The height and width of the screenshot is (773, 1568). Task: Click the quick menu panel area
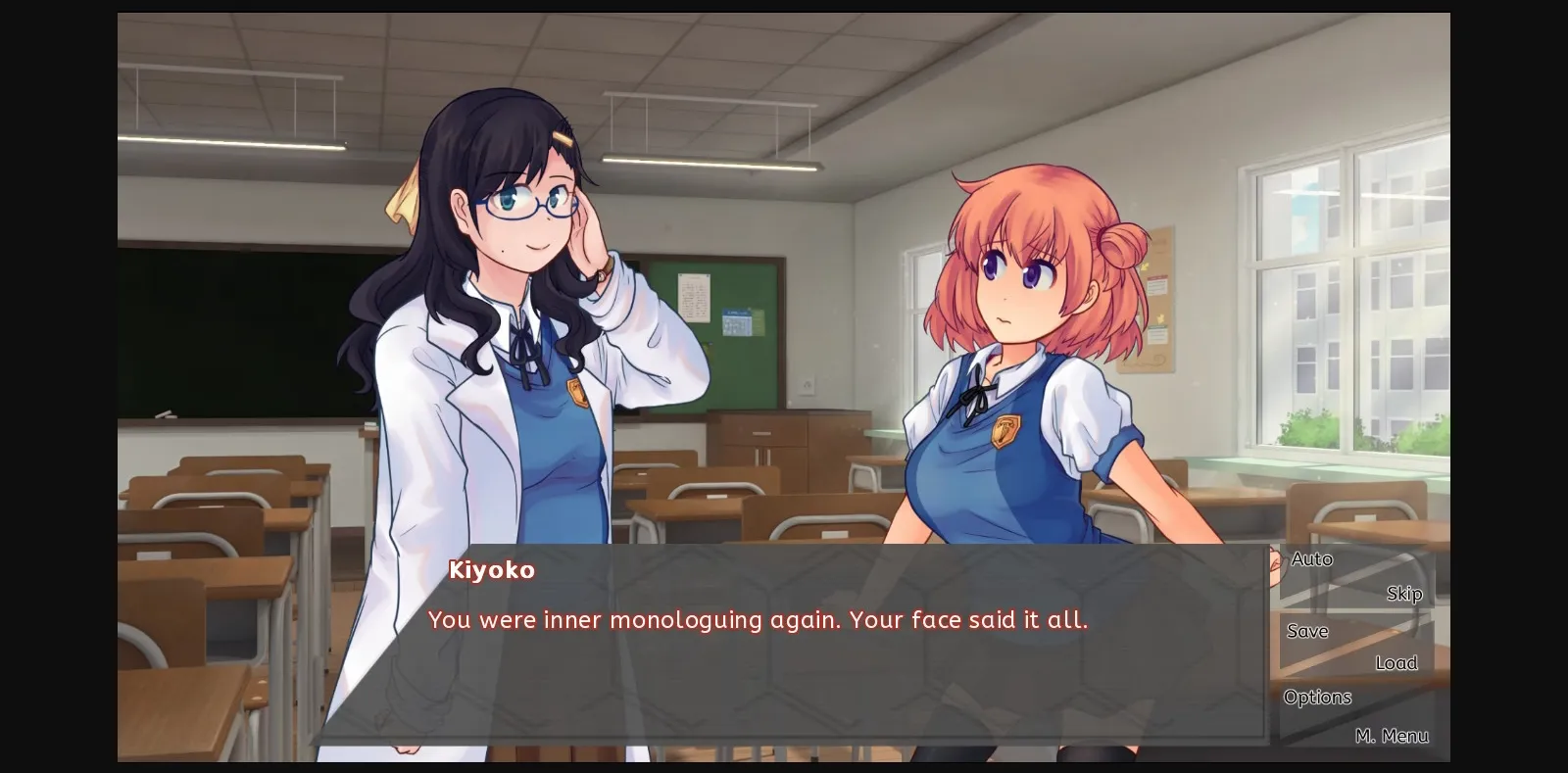coord(1357,647)
